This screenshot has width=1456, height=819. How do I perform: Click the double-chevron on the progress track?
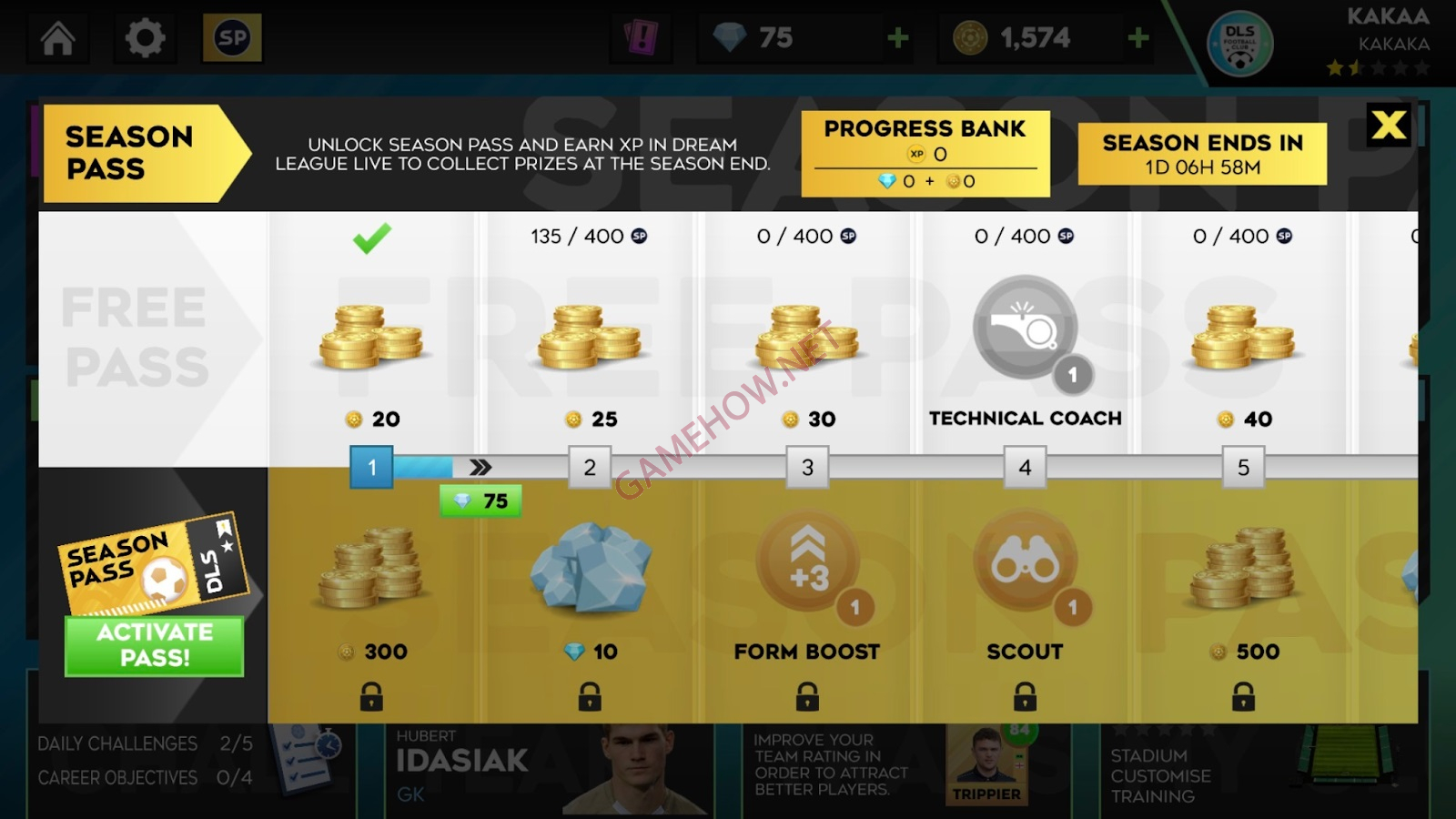pos(480,466)
